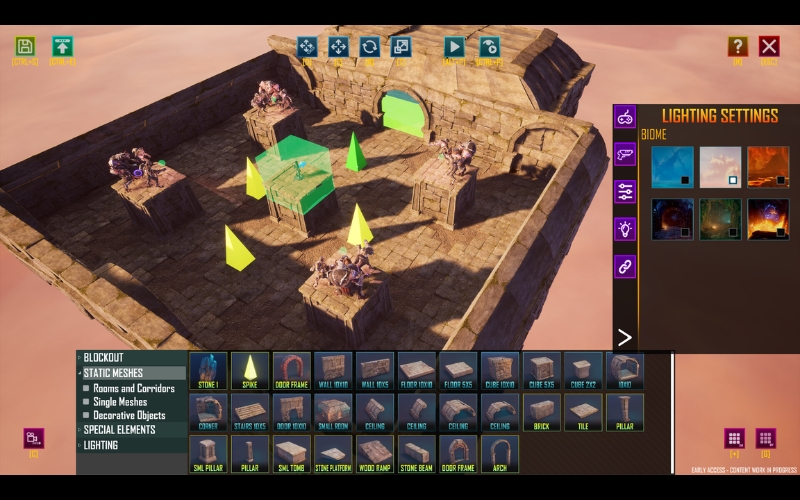The height and width of the screenshot is (500, 800).
Task: Select the rotate tool with circular arrows
Action: [369, 46]
